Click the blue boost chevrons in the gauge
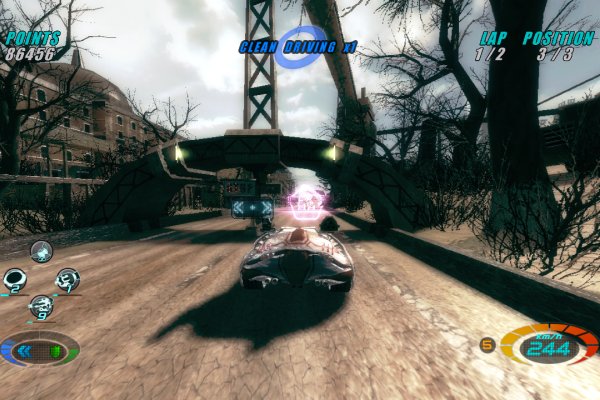Viewport: 600px width, 400px height. [25, 351]
